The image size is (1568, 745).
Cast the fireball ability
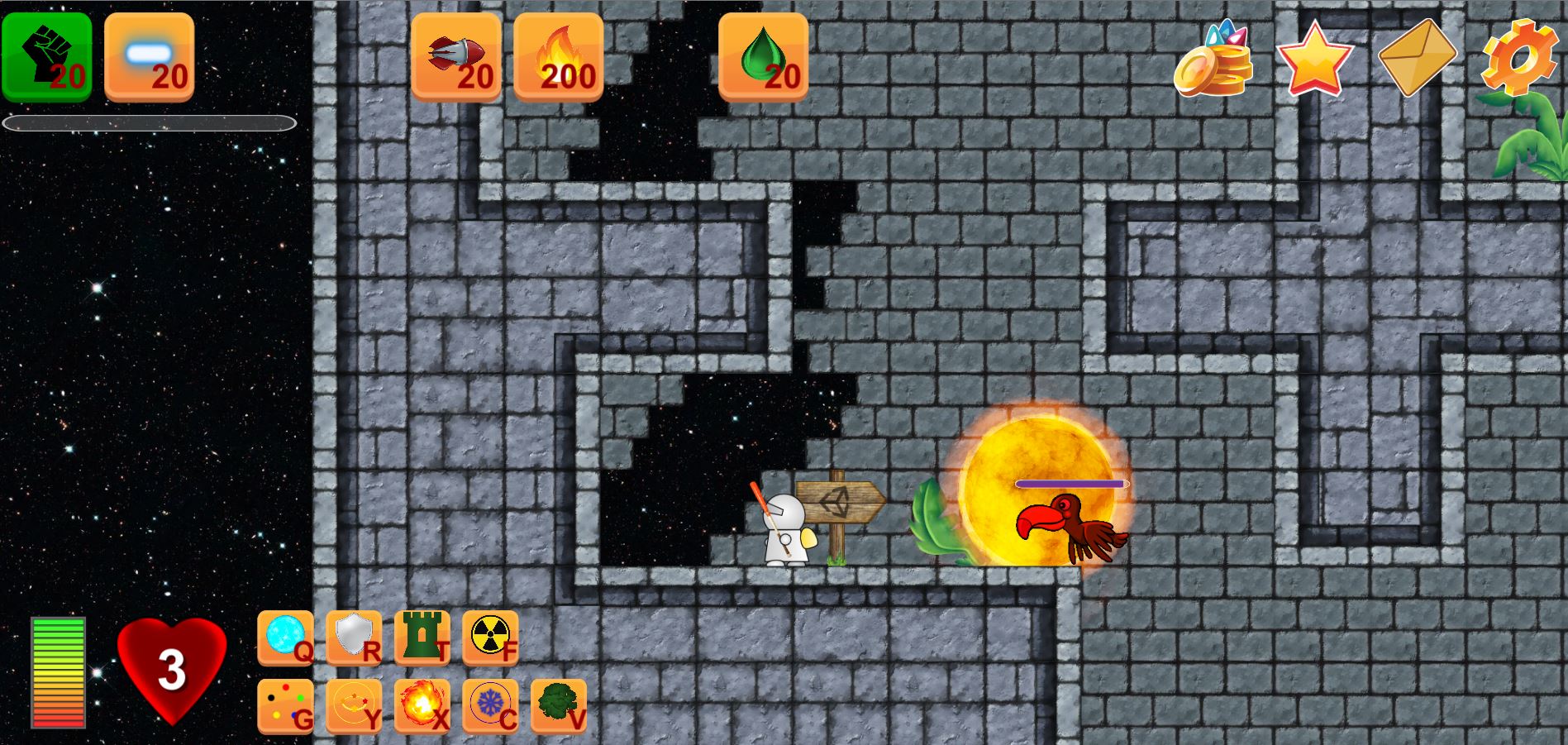point(422,706)
